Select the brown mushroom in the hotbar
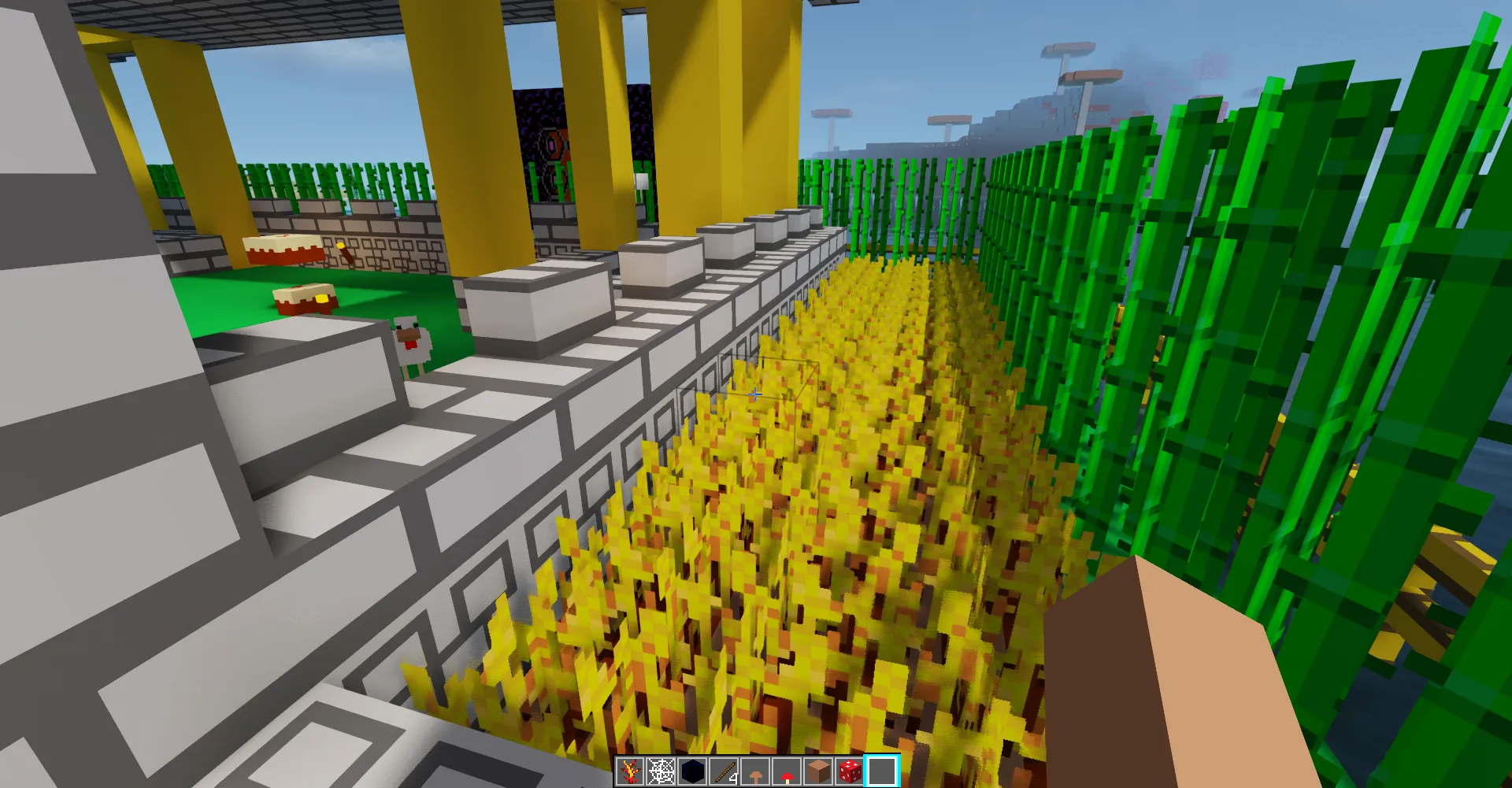 tap(754, 771)
